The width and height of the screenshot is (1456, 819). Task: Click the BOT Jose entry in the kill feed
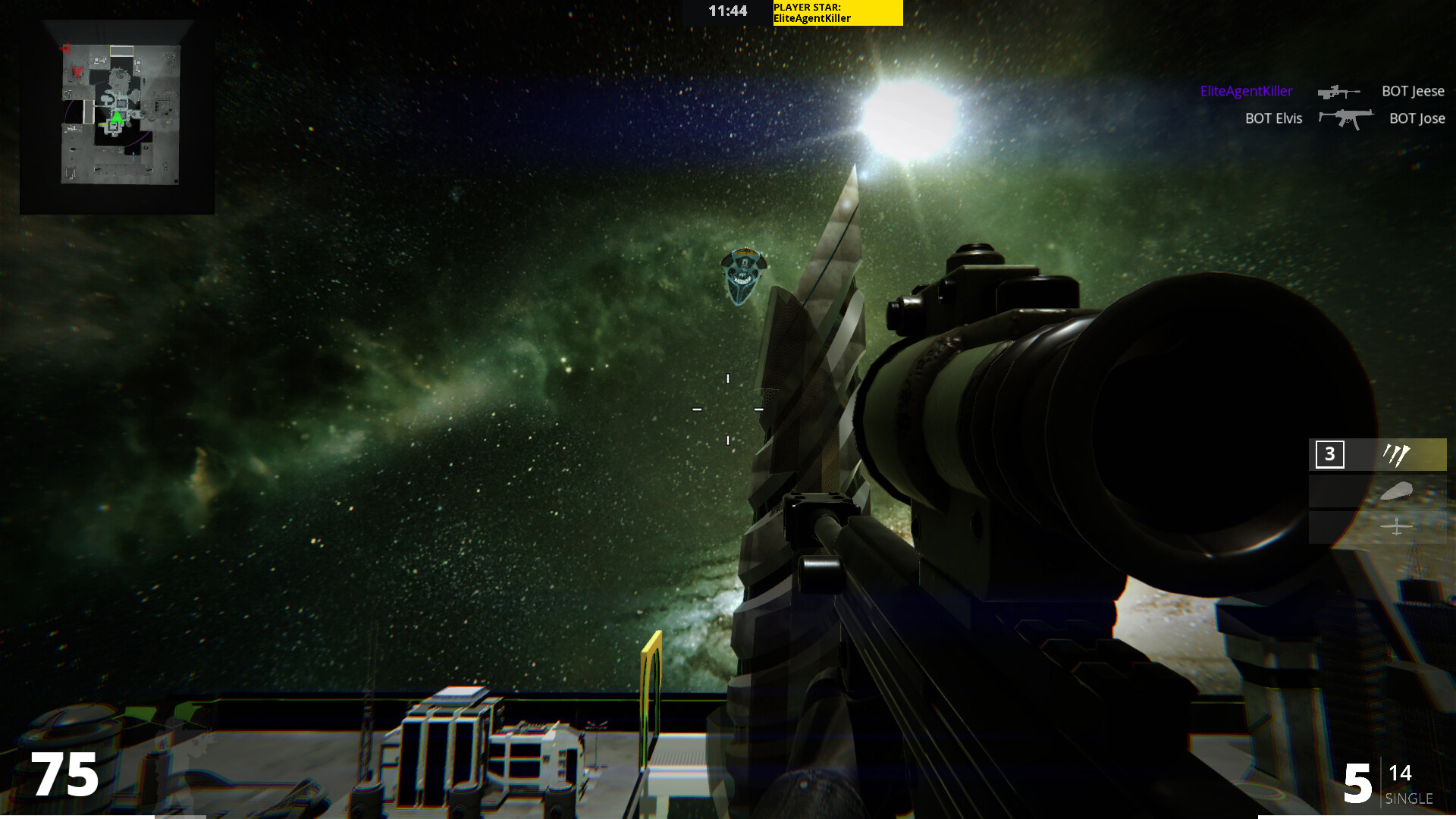1417,118
